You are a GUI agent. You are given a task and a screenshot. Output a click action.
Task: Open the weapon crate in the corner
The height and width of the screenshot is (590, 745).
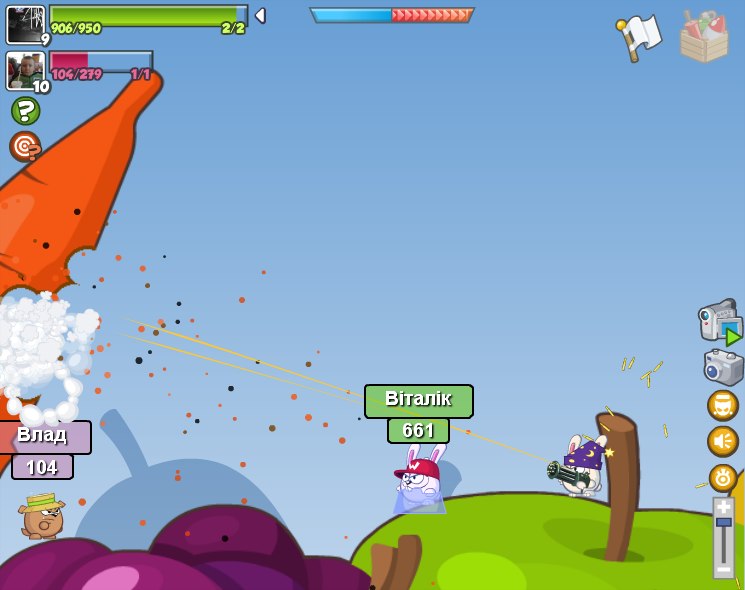tap(703, 37)
